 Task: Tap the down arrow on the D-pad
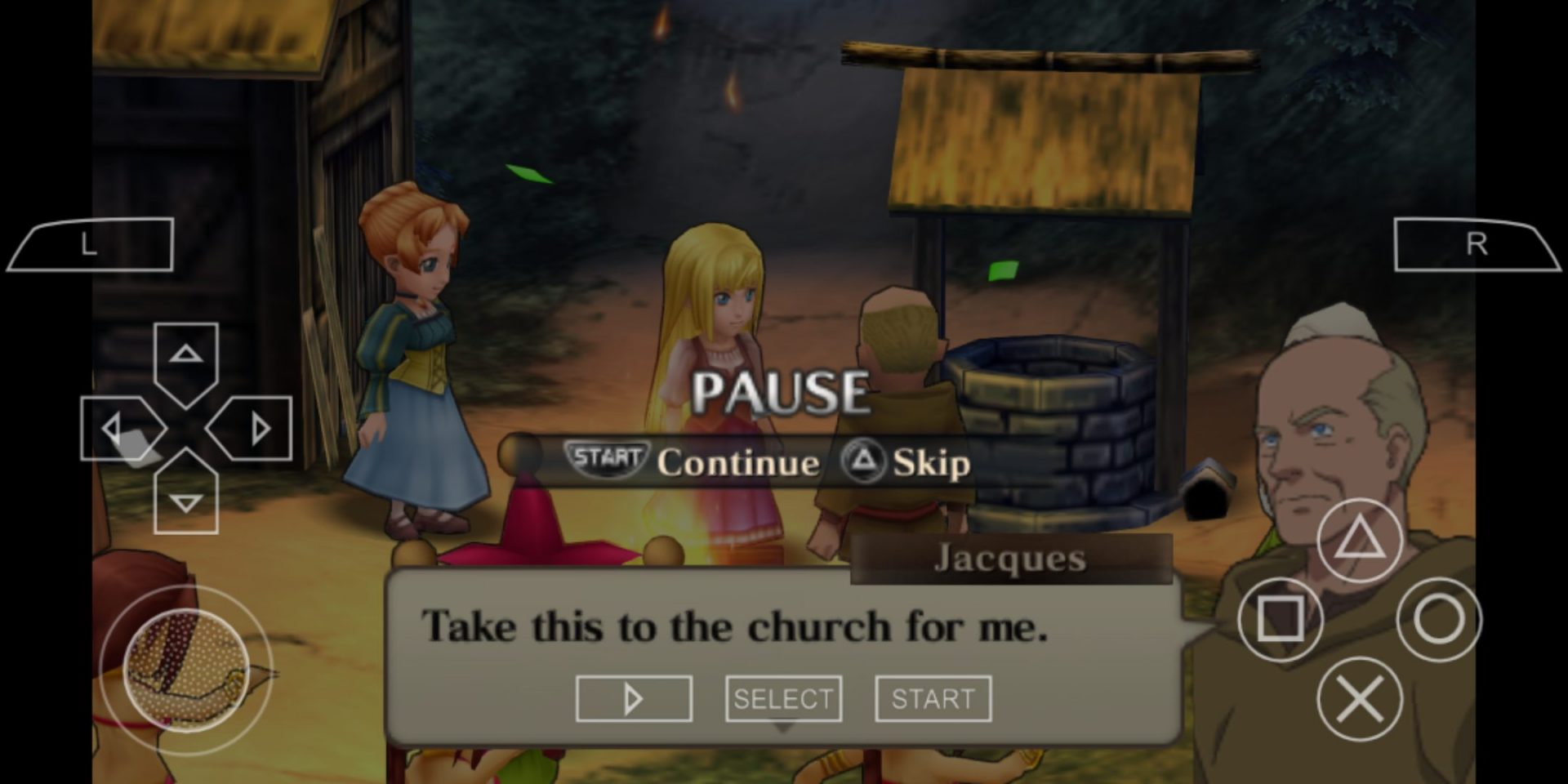(x=185, y=501)
